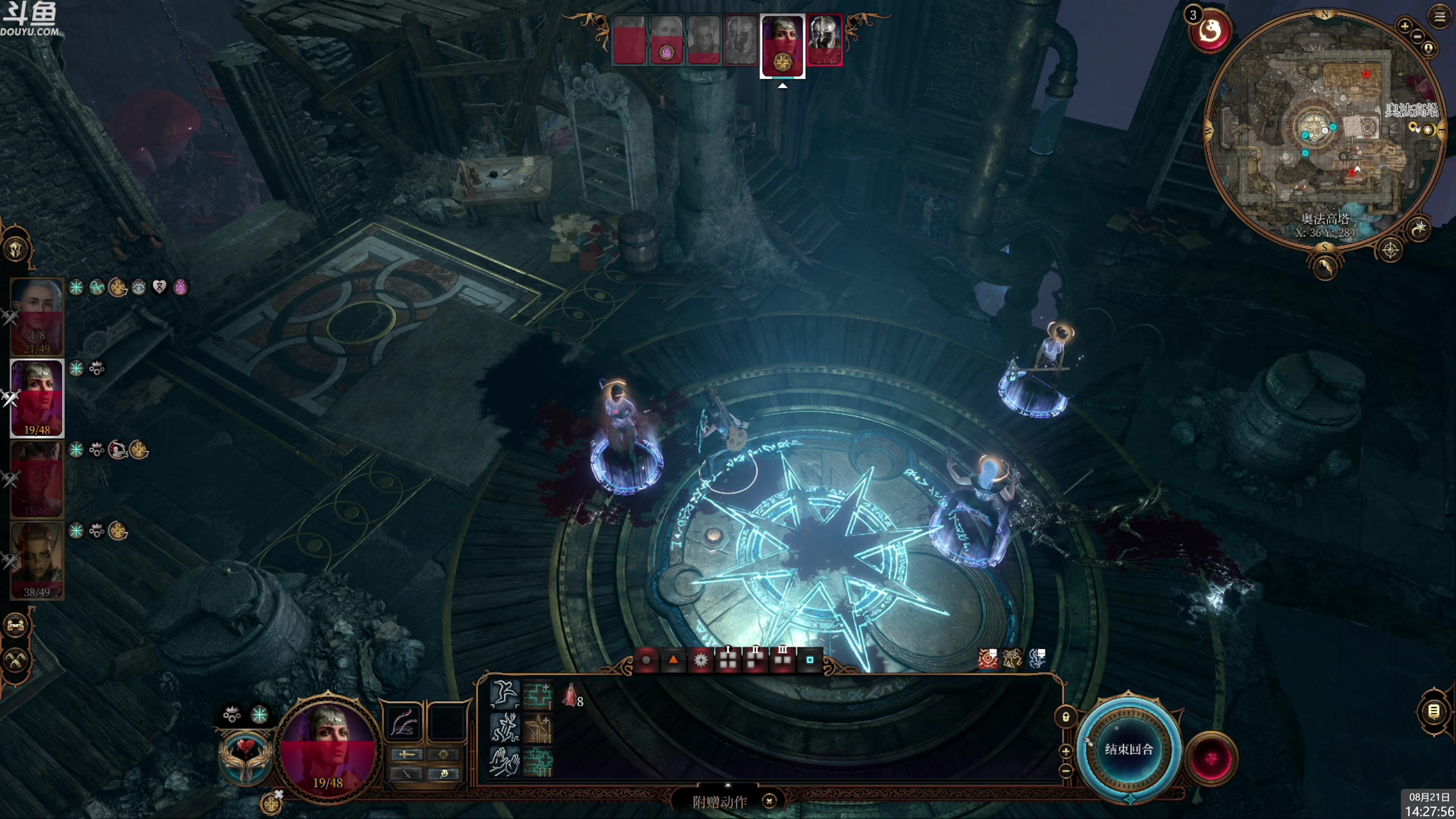Select the red potion slot with count 8
The height and width of the screenshot is (819, 1456).
(571, 696)
